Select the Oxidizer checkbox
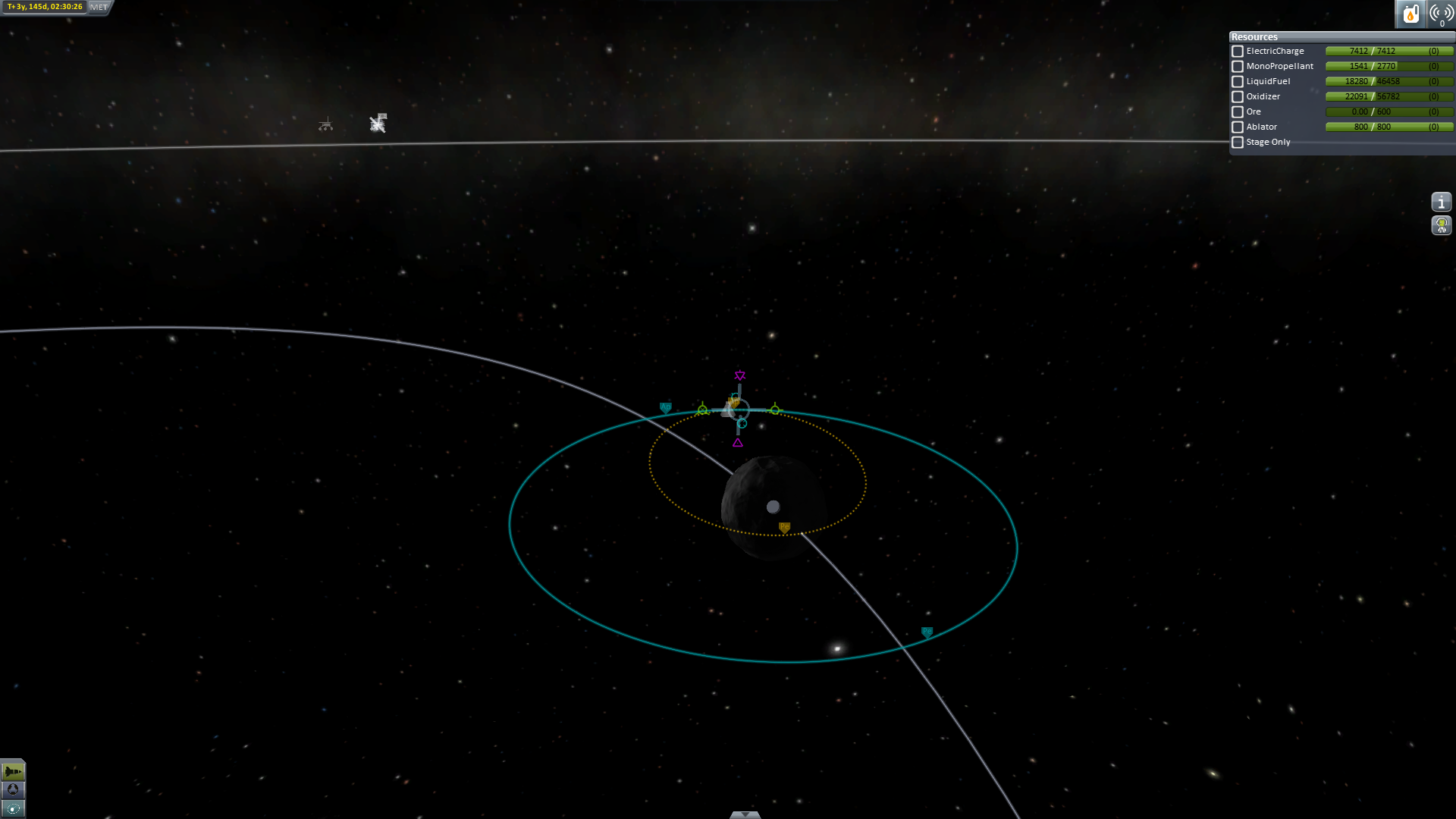The height and width of the screenshot is (819, 1456). 1238,97
